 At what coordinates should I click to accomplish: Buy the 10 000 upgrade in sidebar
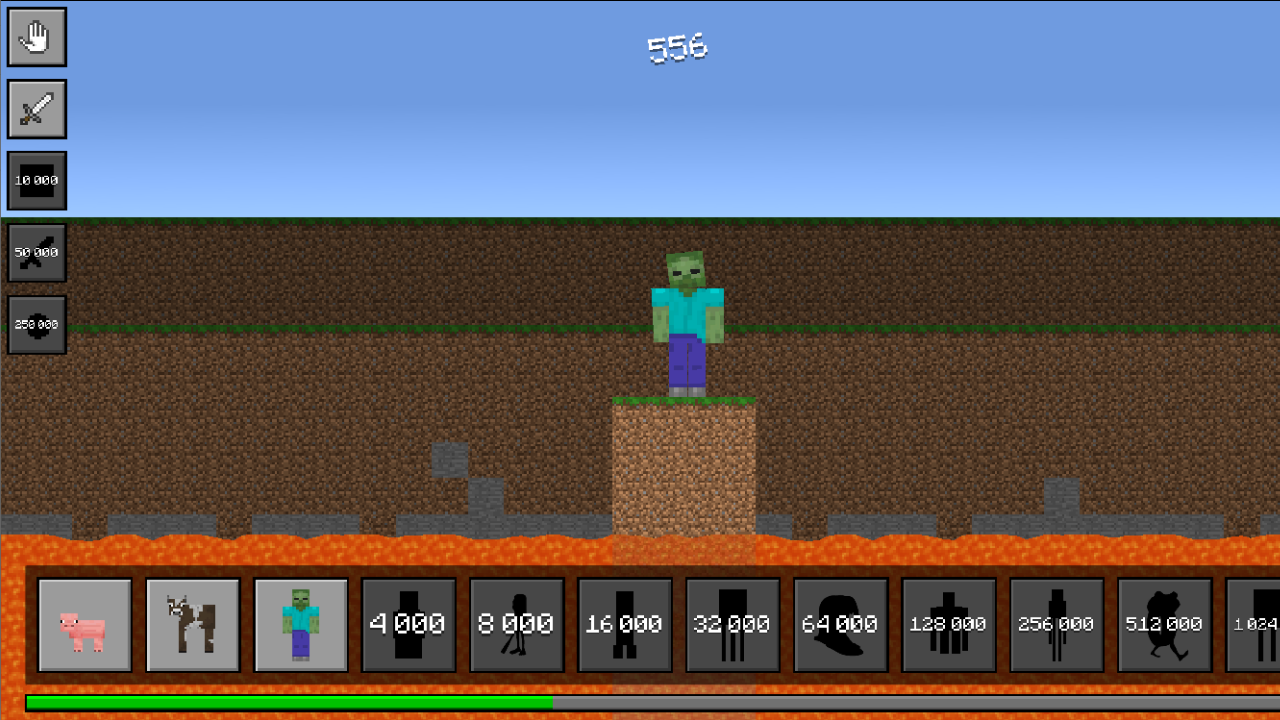(36, 181)
